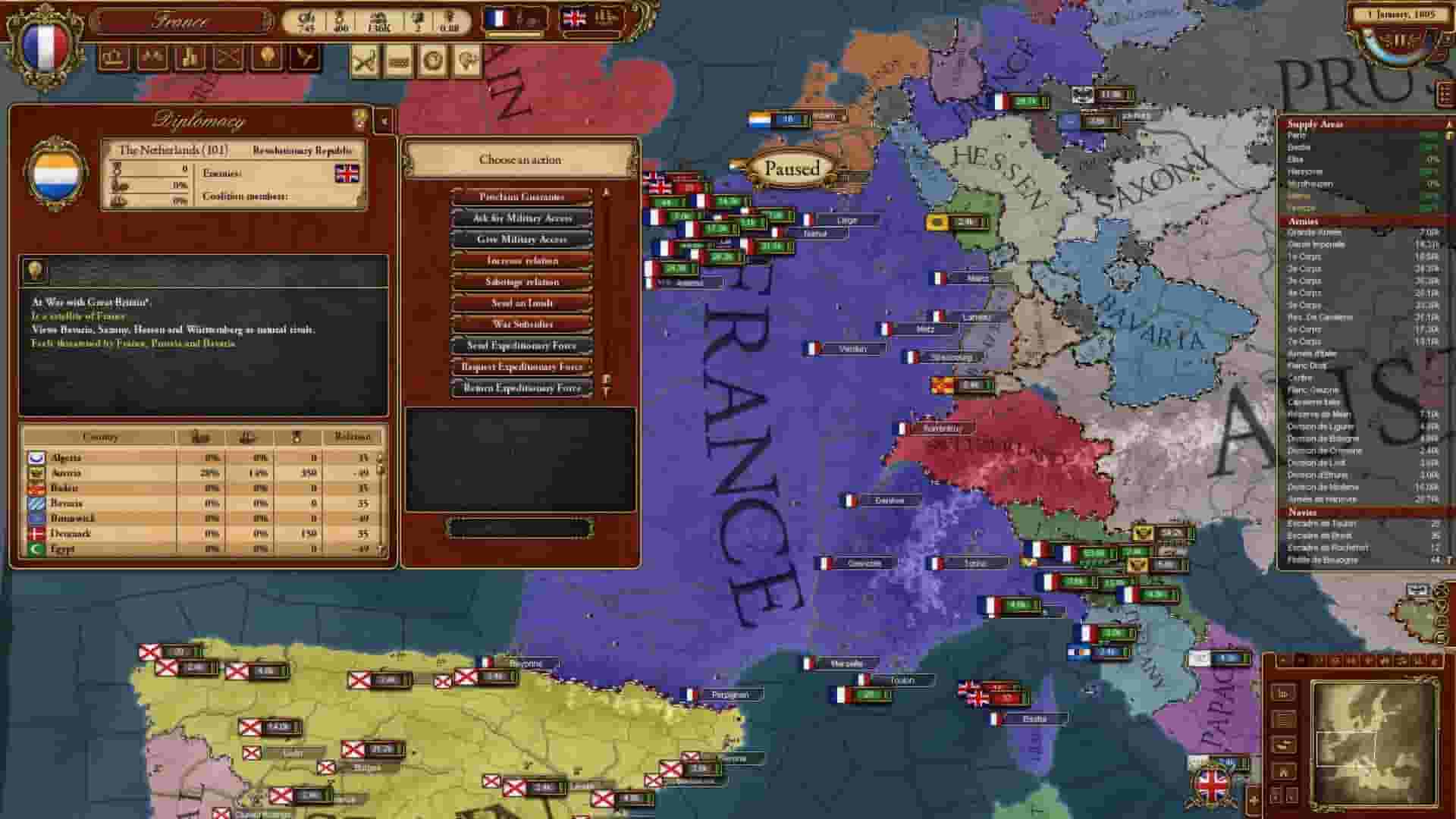This screenshot has width=1456, height=819.
Task: Click the Send an Insult diplomatic action
Action: (525, 303)
